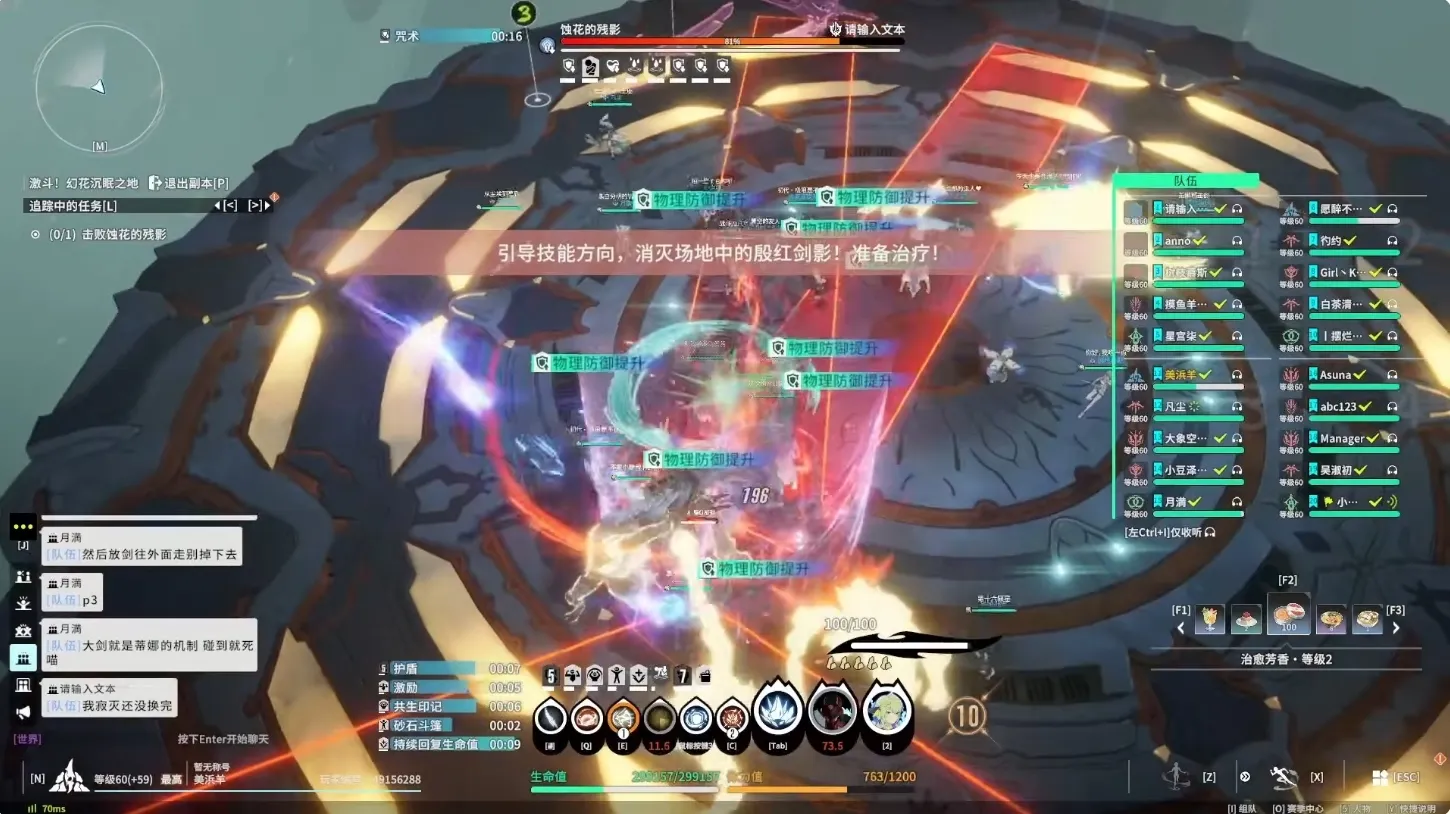Activate the sprint running figure icon

tap(1284, 776)
